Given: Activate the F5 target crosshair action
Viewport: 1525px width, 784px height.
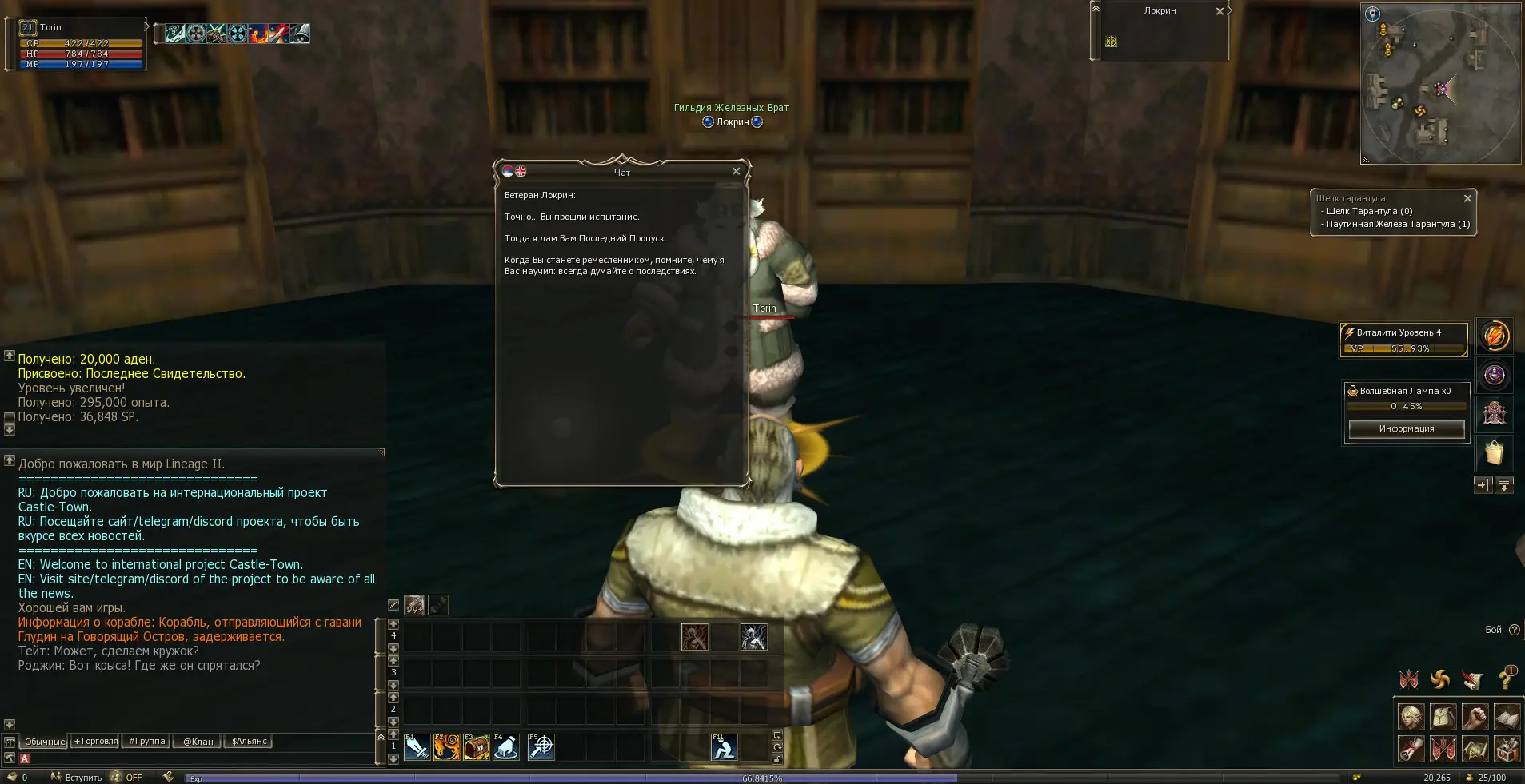Looking at the screenshot, I should 541,747.
